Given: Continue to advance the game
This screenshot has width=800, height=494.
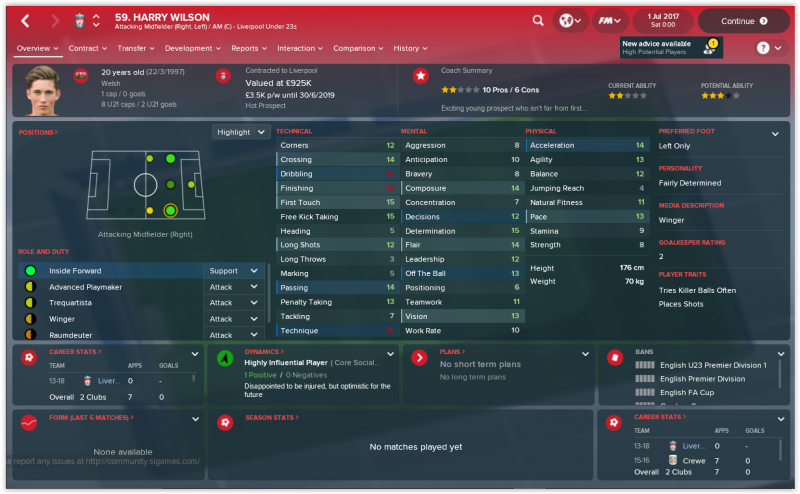Looking at the screenshot, I should pos(743,20).
